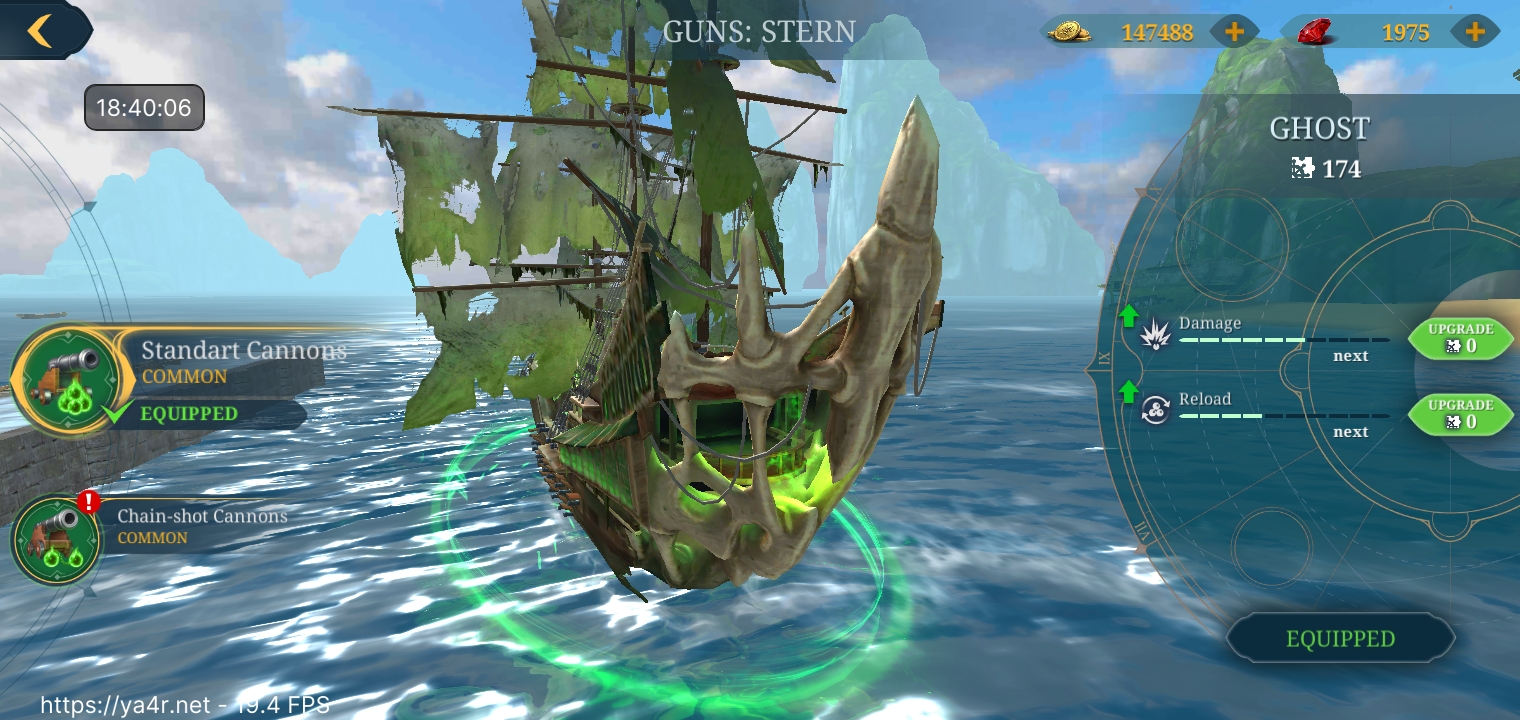Buy more red gems with plus button
1520x720 pixels.
point(1474,32)
